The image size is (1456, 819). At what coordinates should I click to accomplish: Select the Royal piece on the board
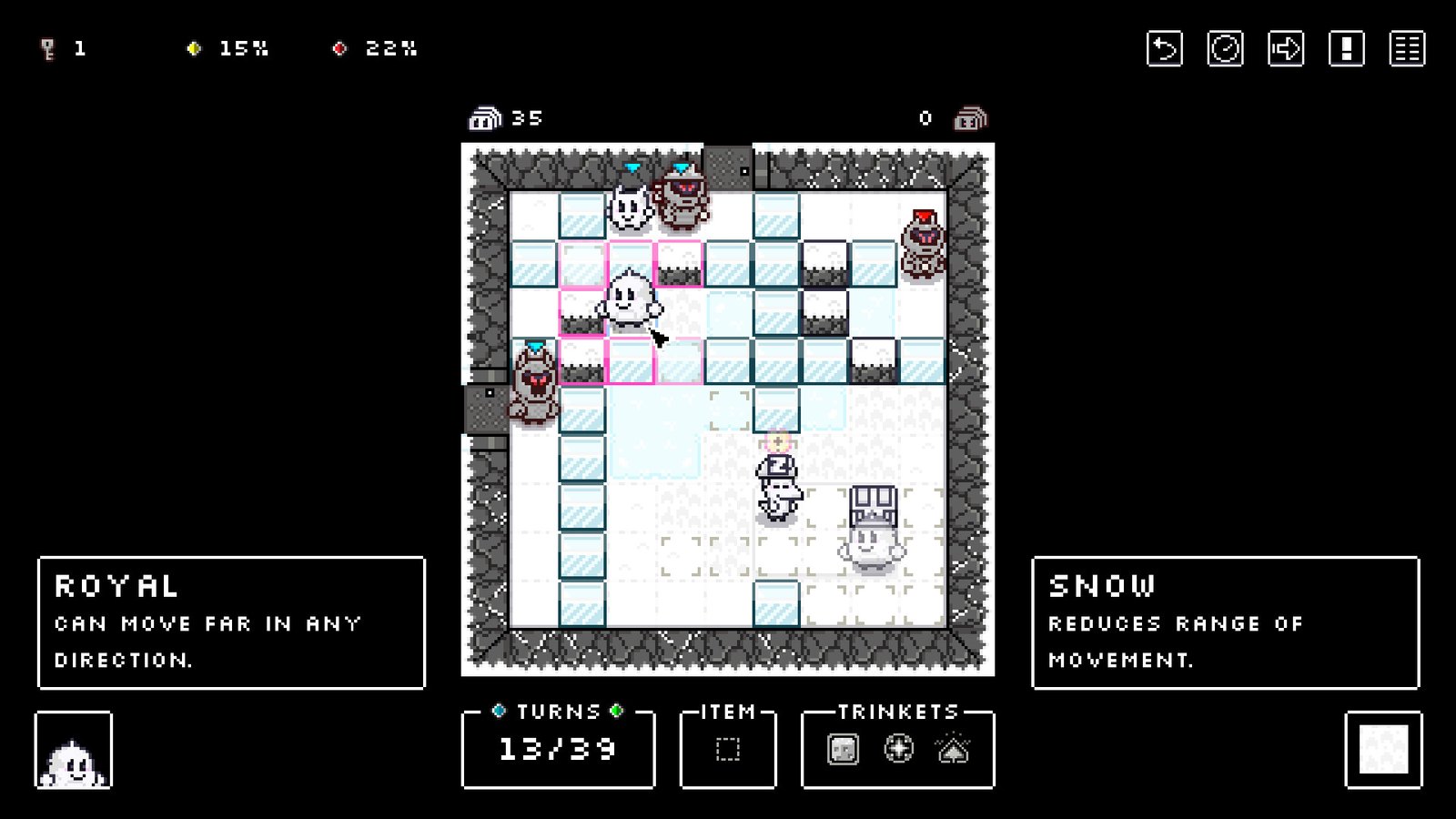[x=628, y=300]
